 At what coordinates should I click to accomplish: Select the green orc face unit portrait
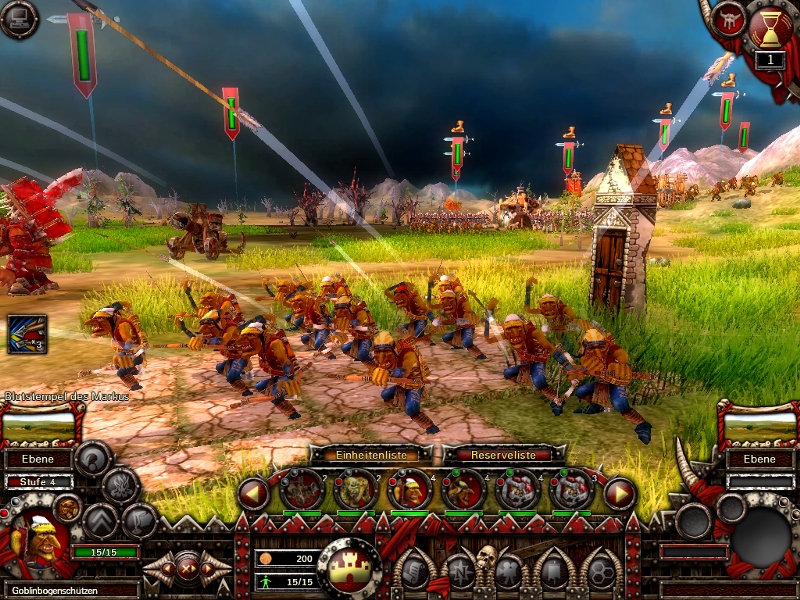(355, 490)
